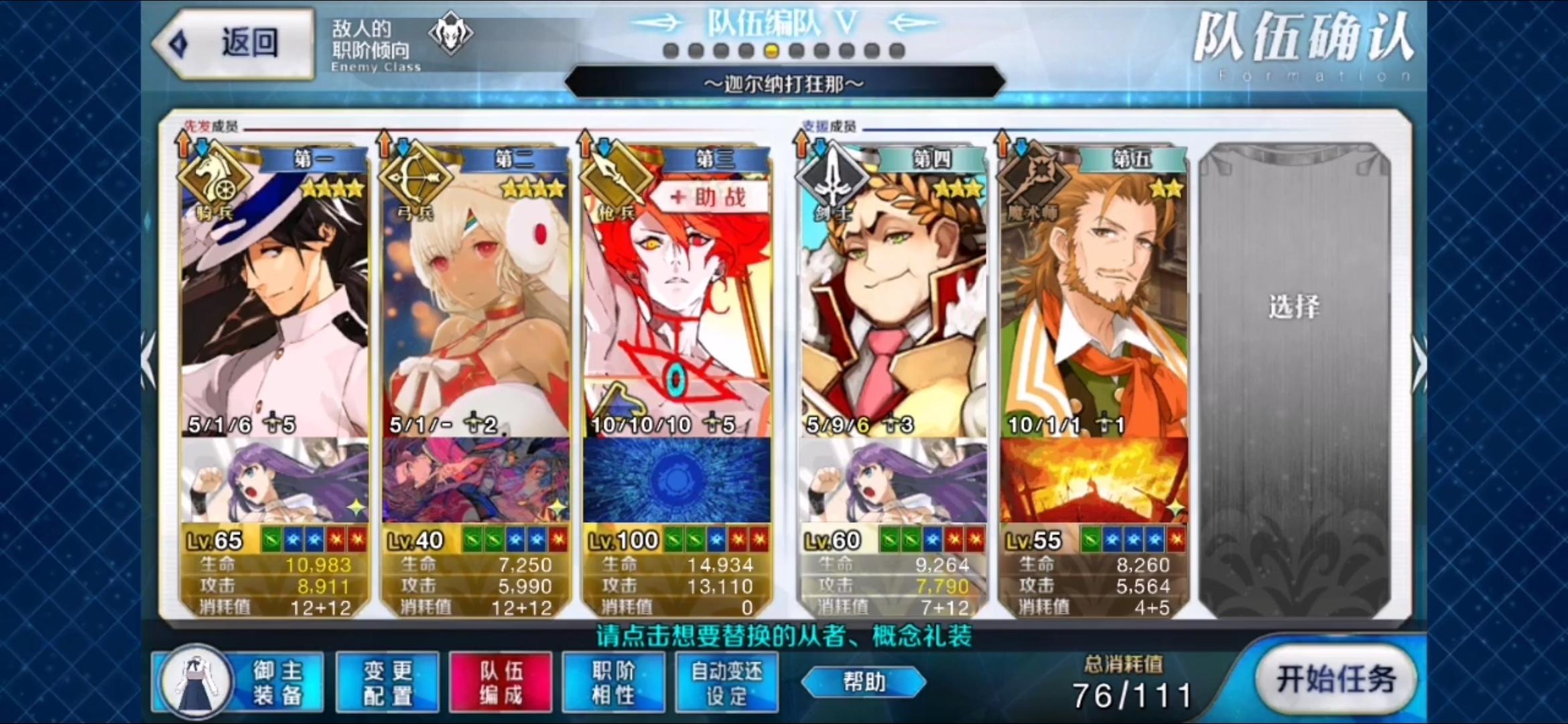The width and height of the screenshot is (1568, 724).
Task: Click the right page chevron arrow
Action: [1420, 362]
